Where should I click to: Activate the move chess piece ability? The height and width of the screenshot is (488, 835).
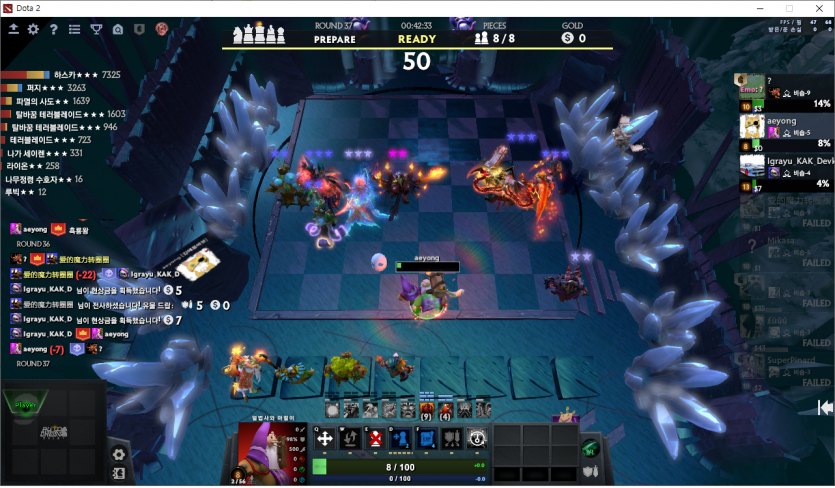tap(325, 438)
